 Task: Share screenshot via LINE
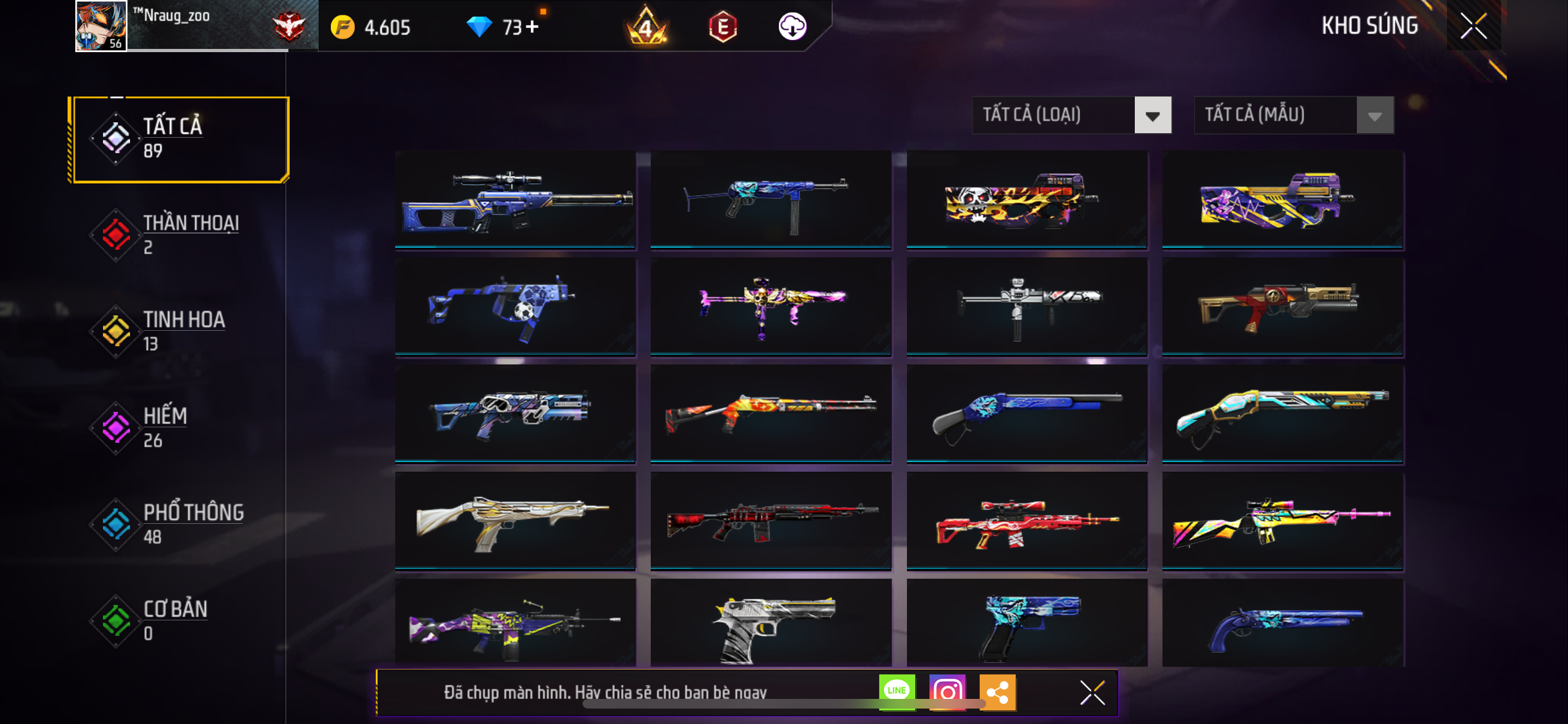click(897, 692)
